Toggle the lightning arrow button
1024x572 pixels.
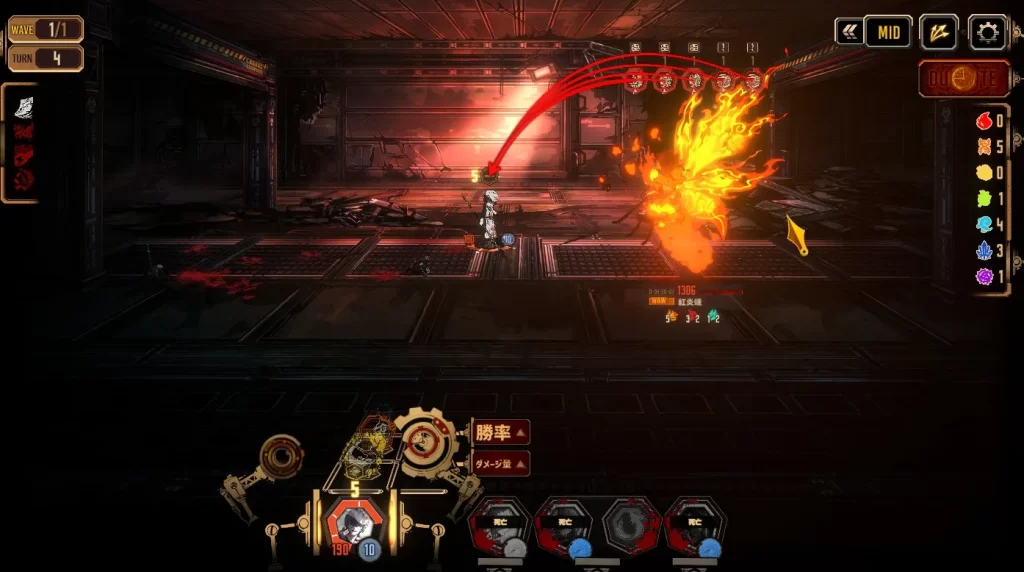(938, 32)
